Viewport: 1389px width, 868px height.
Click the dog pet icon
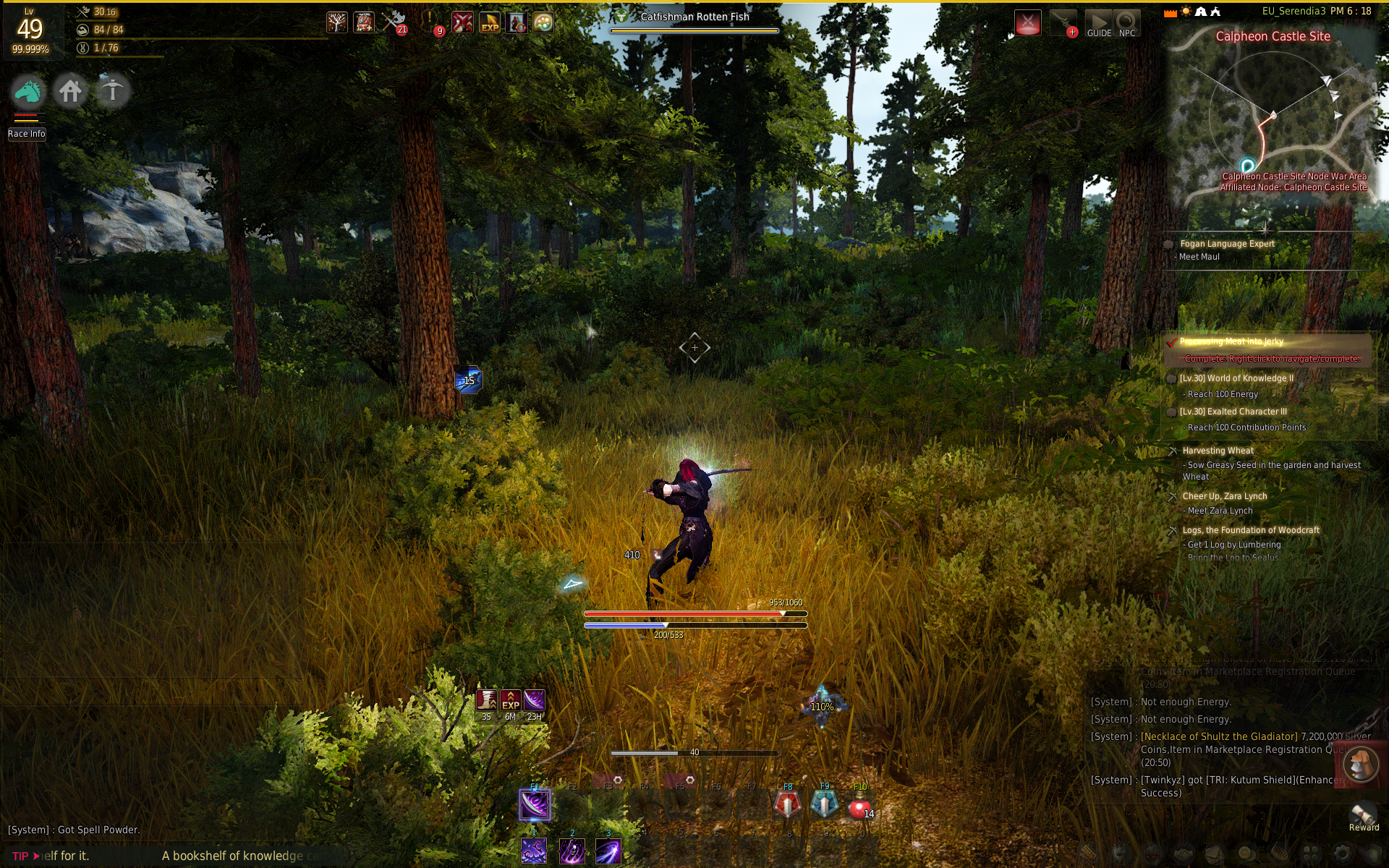coord(1359,764)
